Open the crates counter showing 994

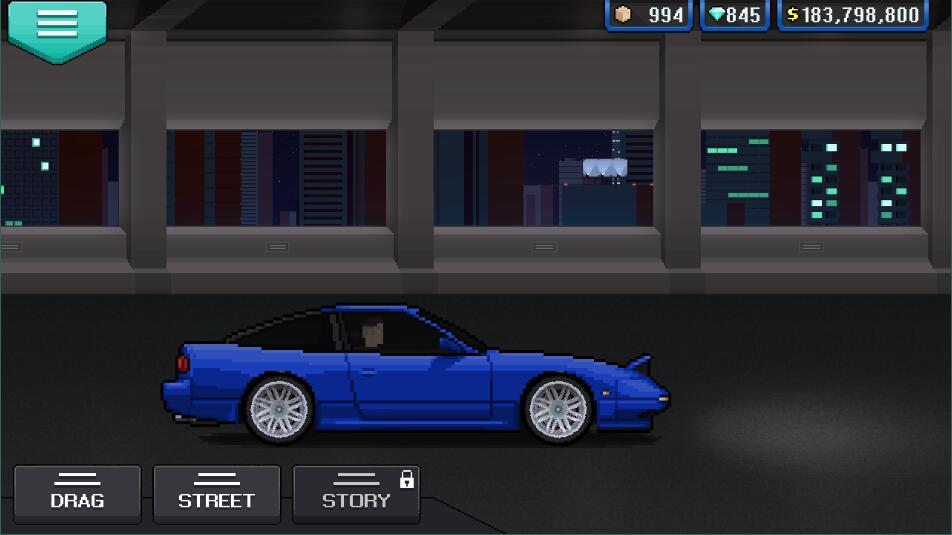point(649,15)
